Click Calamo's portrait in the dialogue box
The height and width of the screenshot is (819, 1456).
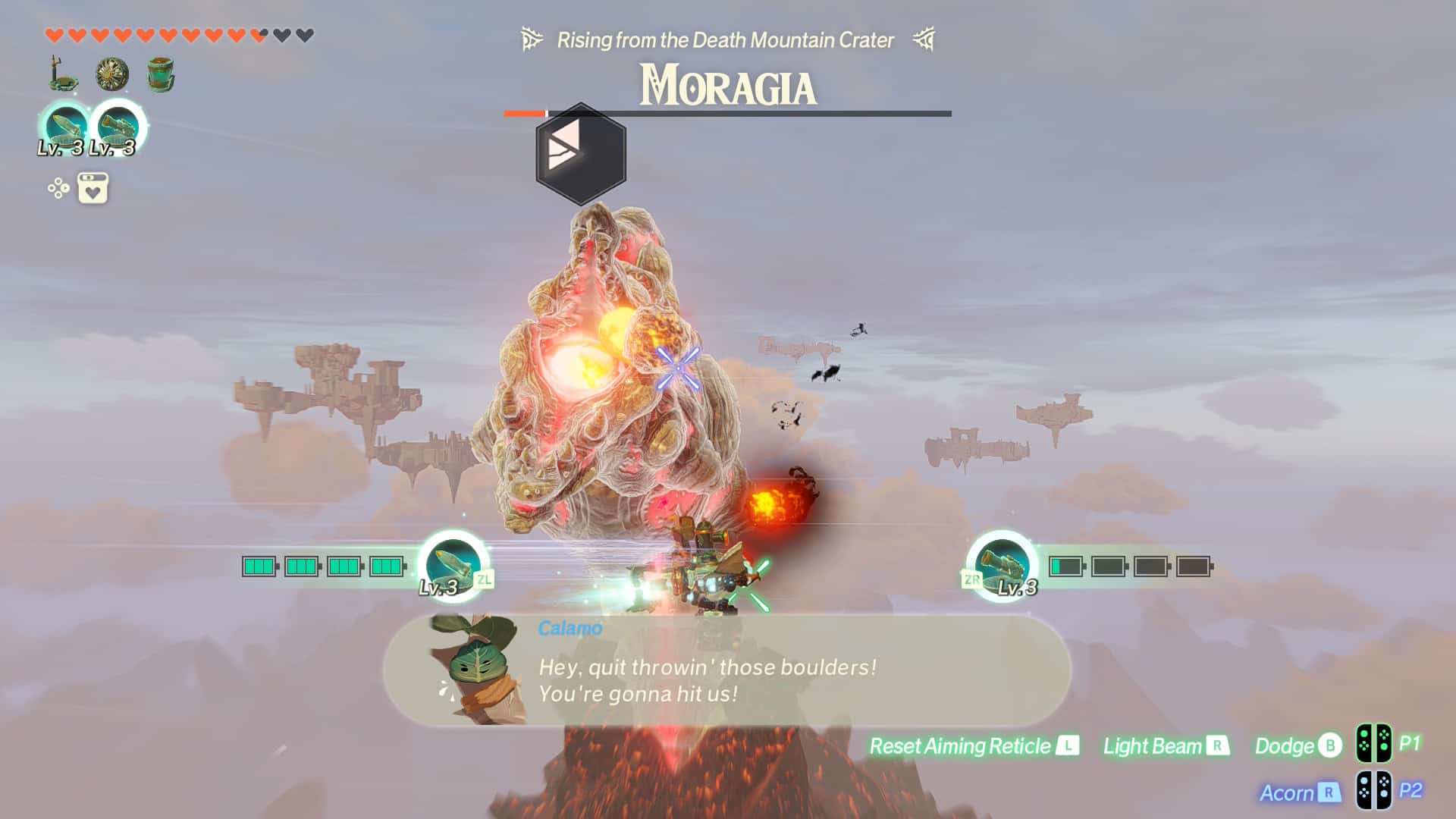(x=474, y=667)
